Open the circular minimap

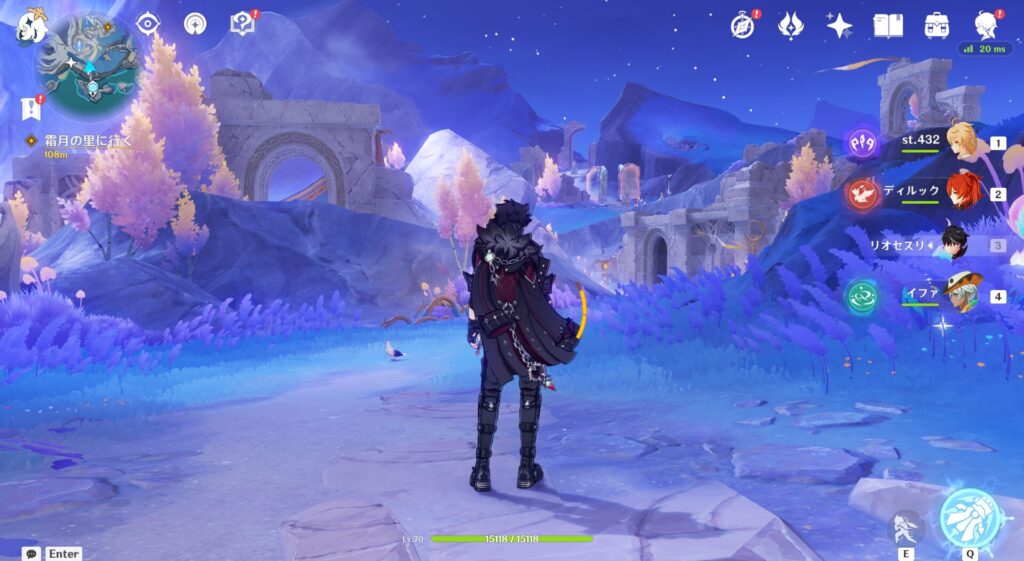pos(87,62)
